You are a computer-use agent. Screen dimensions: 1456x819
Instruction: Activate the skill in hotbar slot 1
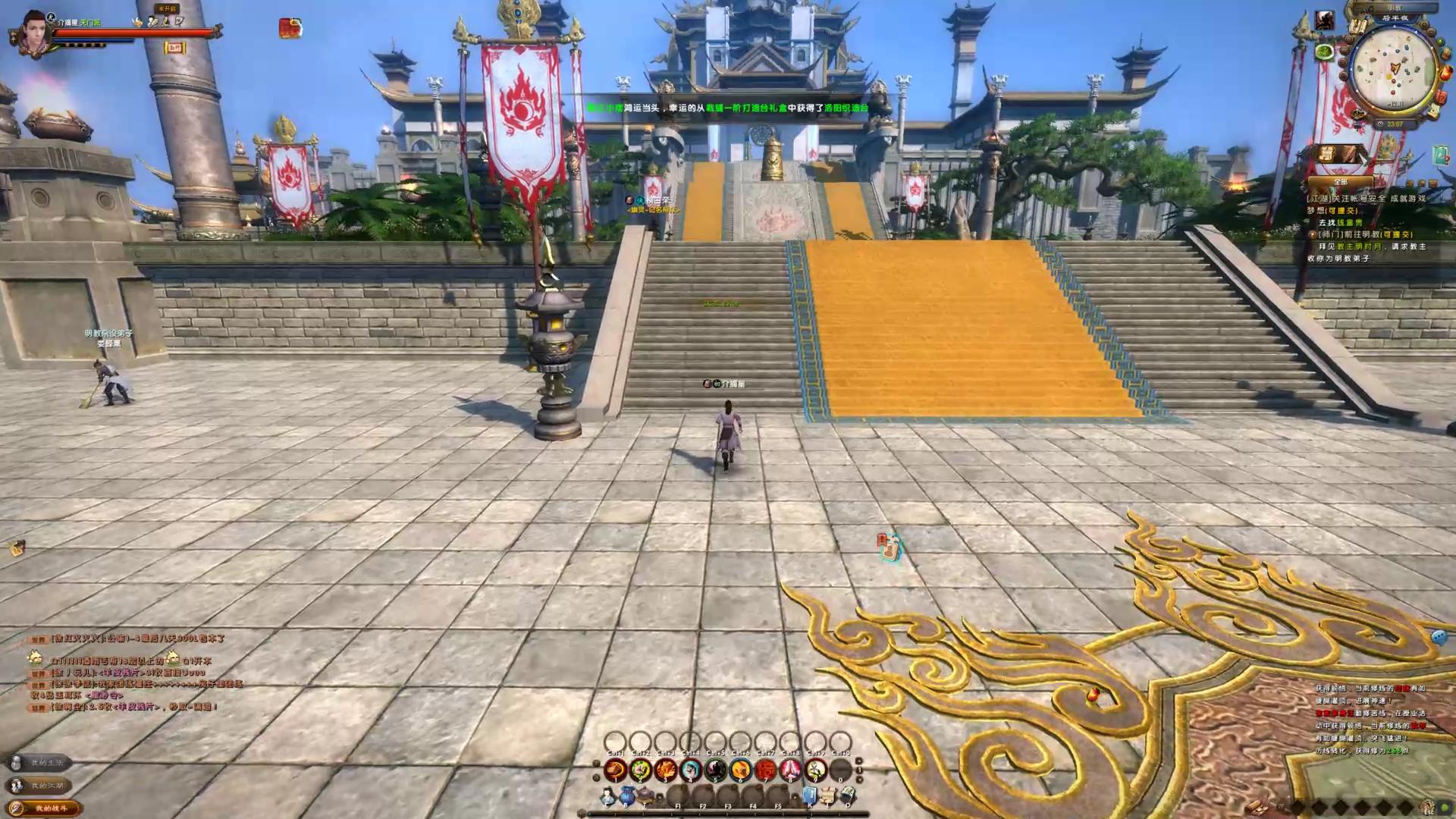[x=615, y=770]
